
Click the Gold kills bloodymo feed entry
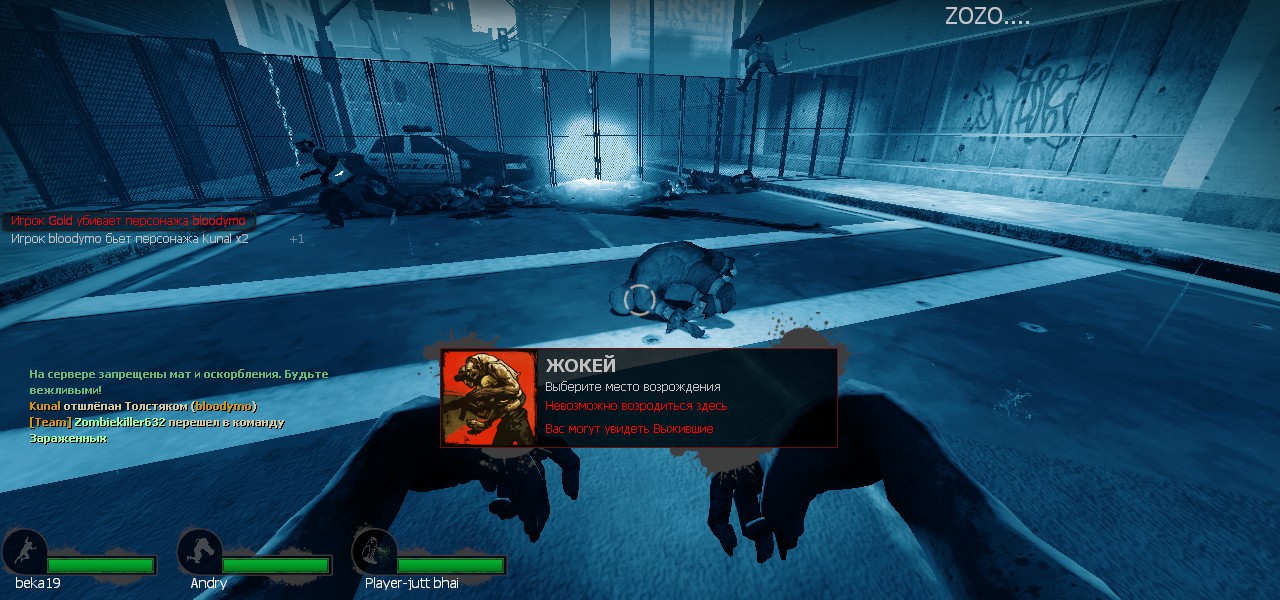[x=127, y=220]
